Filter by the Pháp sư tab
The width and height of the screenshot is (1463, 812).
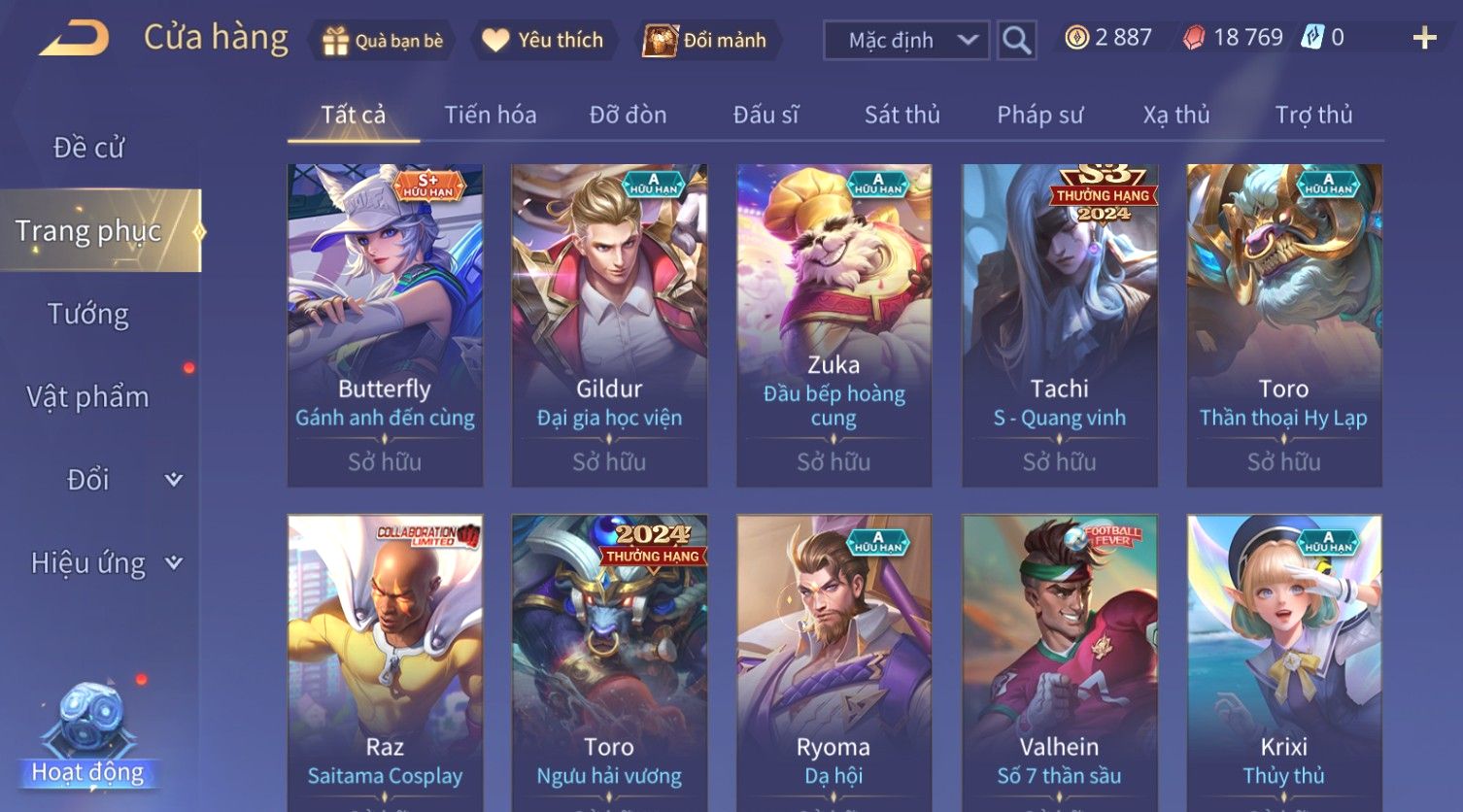(x=1039, y=116)
